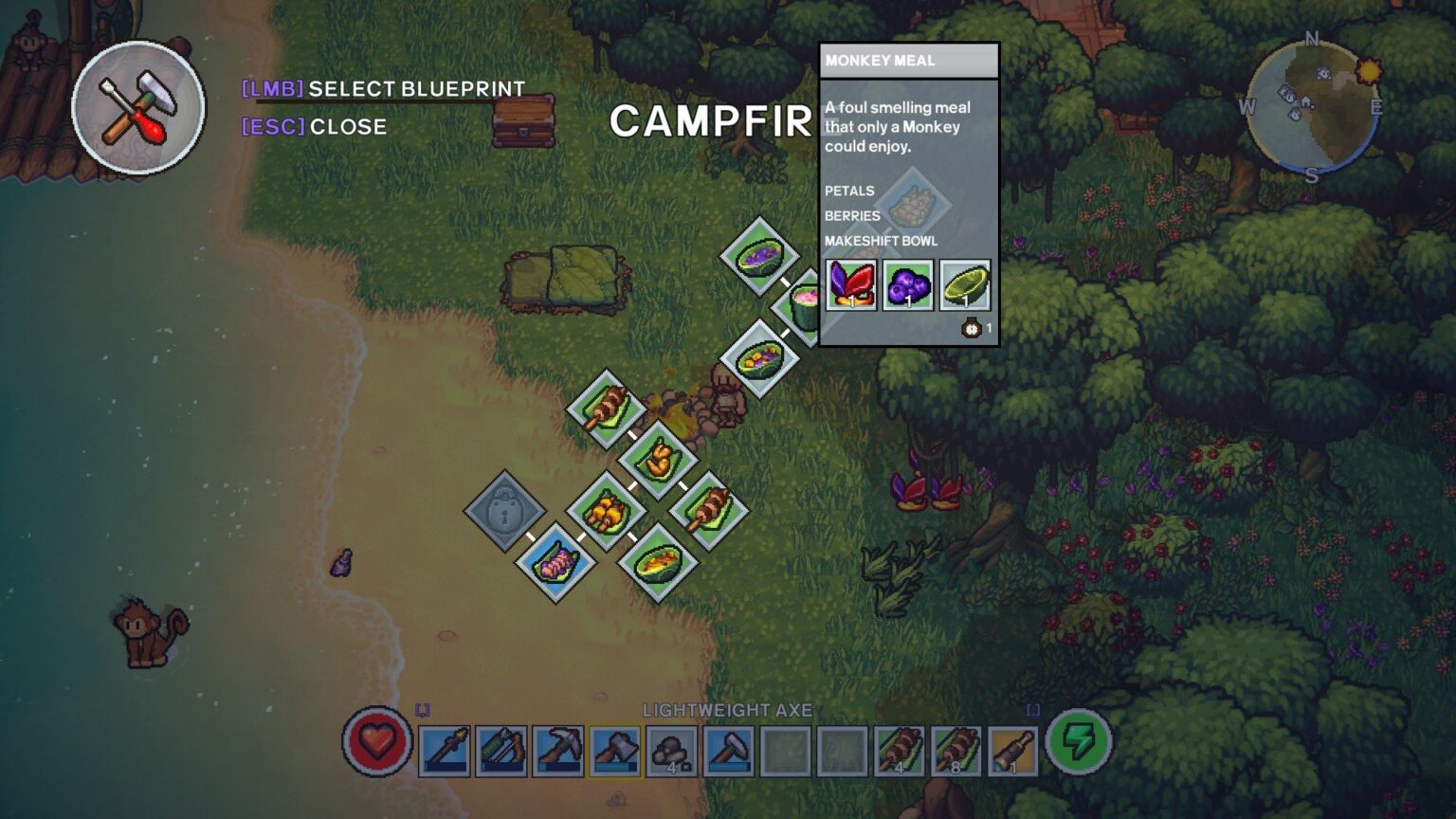Viewport: 1456px width, 819px height.
Task: Click the petals ingredient in the tooltip
Action: tap(851, 284)
